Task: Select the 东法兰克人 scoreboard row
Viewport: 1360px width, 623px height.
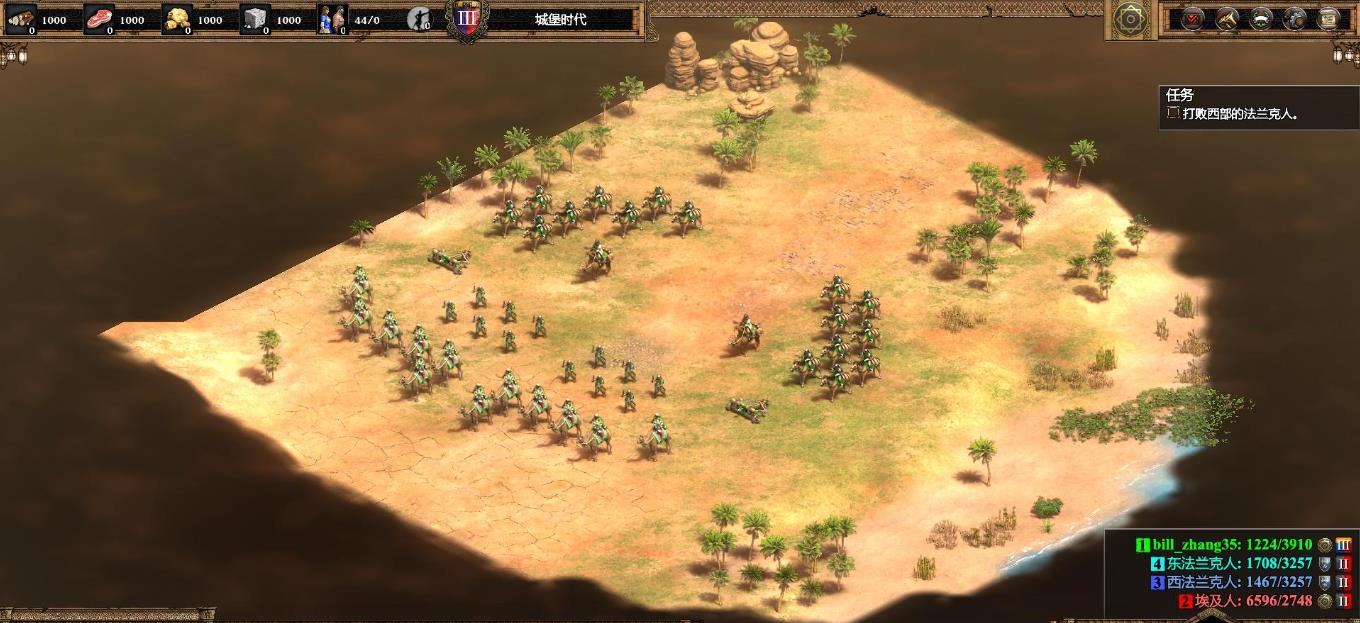Action: point(1238,564)
